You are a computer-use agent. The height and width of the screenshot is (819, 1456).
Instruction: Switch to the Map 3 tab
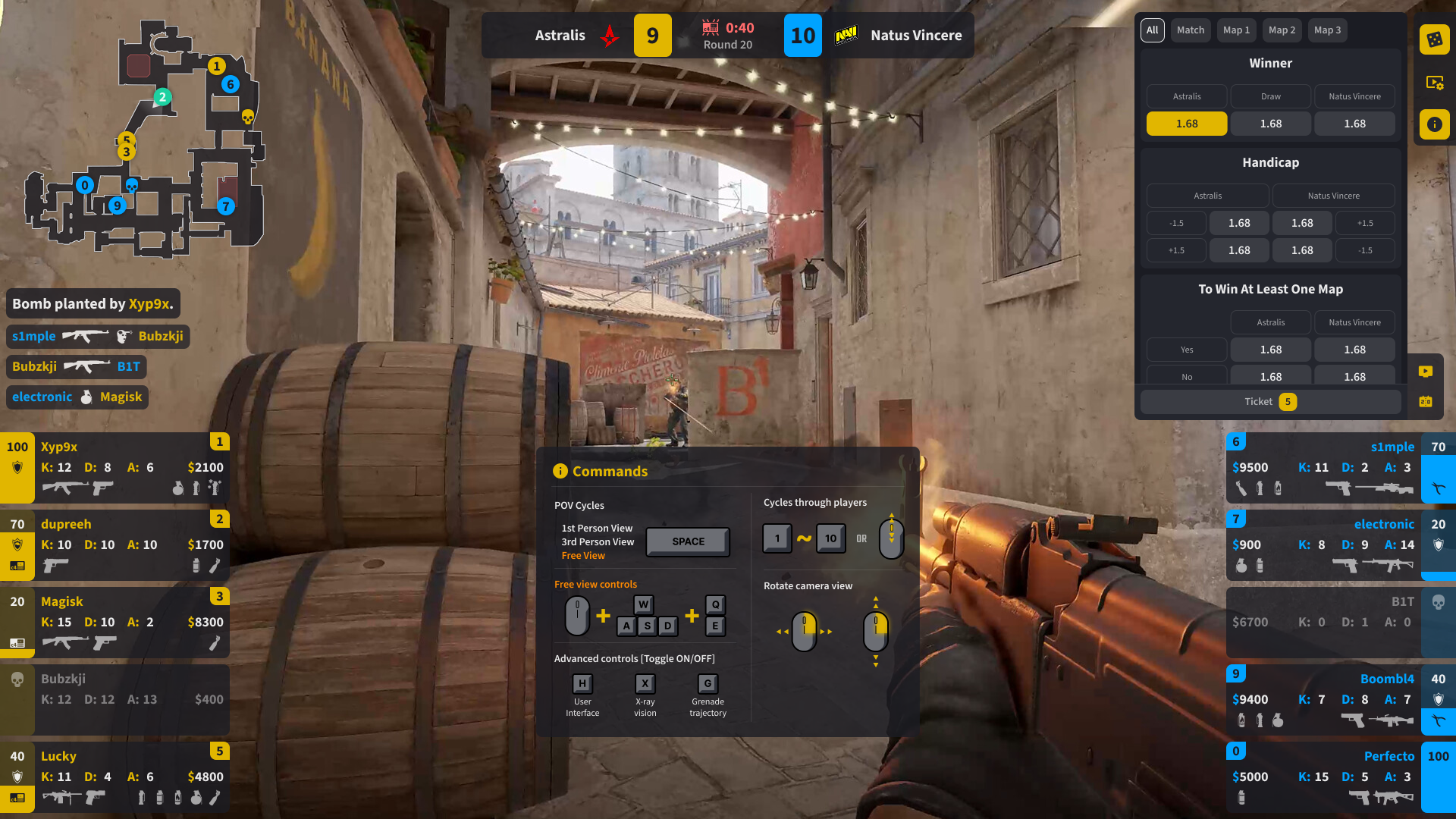coord(1327,30)
